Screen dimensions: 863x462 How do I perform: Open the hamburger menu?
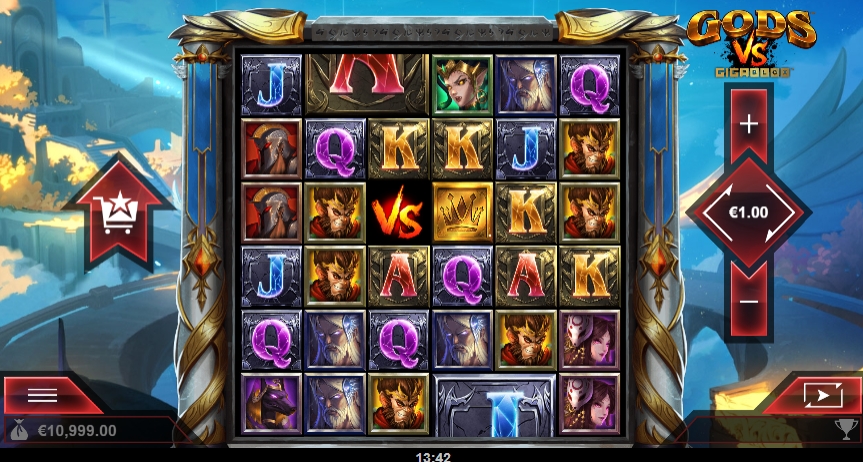point(42,394)
